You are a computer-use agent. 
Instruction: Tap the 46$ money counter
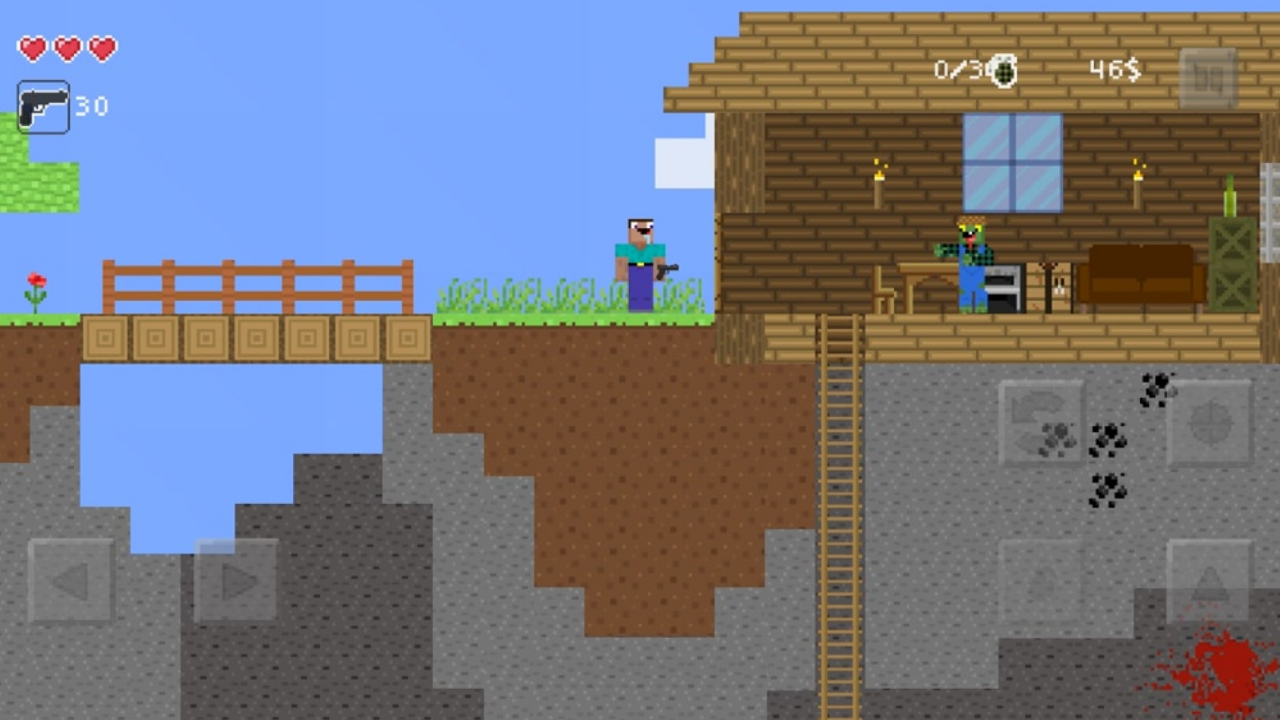[1113, 68]
